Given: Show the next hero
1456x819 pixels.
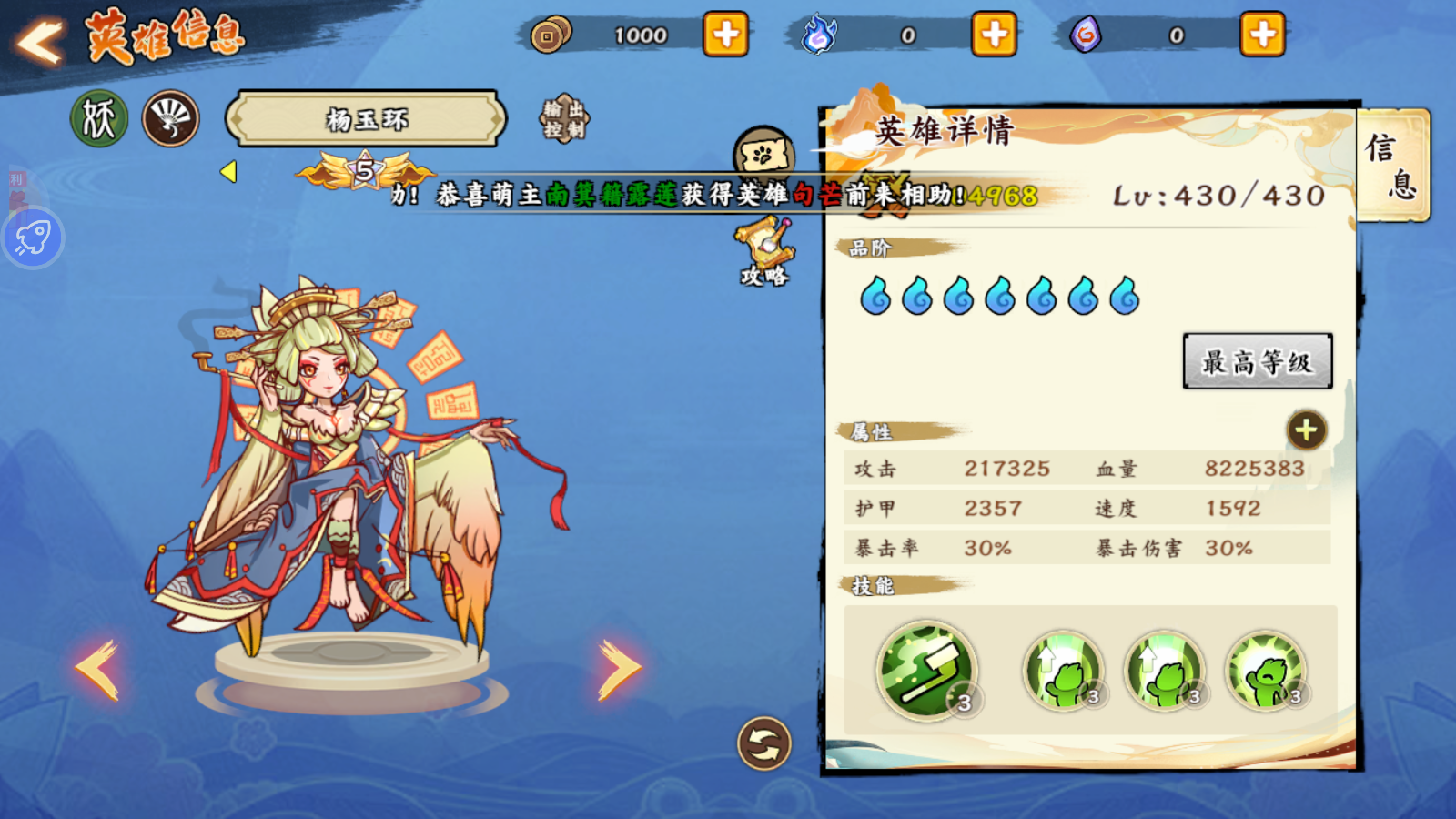Looking at the screenshot, I should [619, 670].
